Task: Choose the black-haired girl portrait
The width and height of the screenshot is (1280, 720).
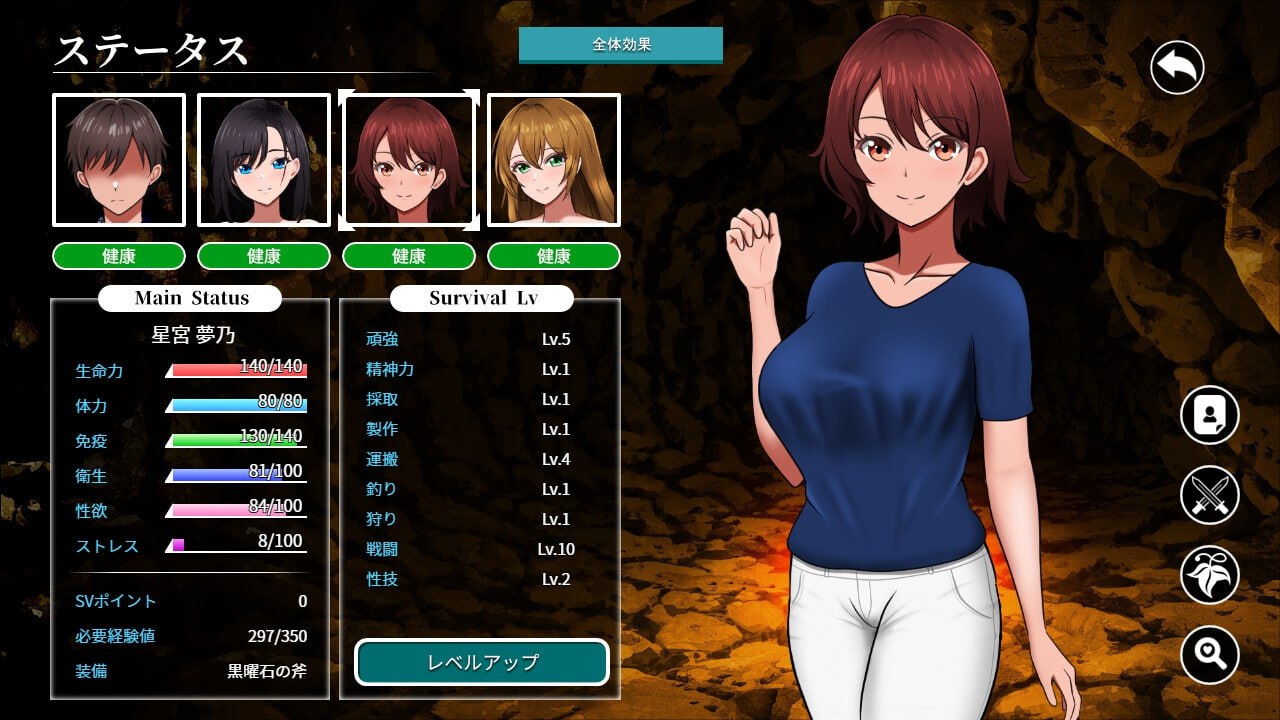Action: [x=264, y=160]
